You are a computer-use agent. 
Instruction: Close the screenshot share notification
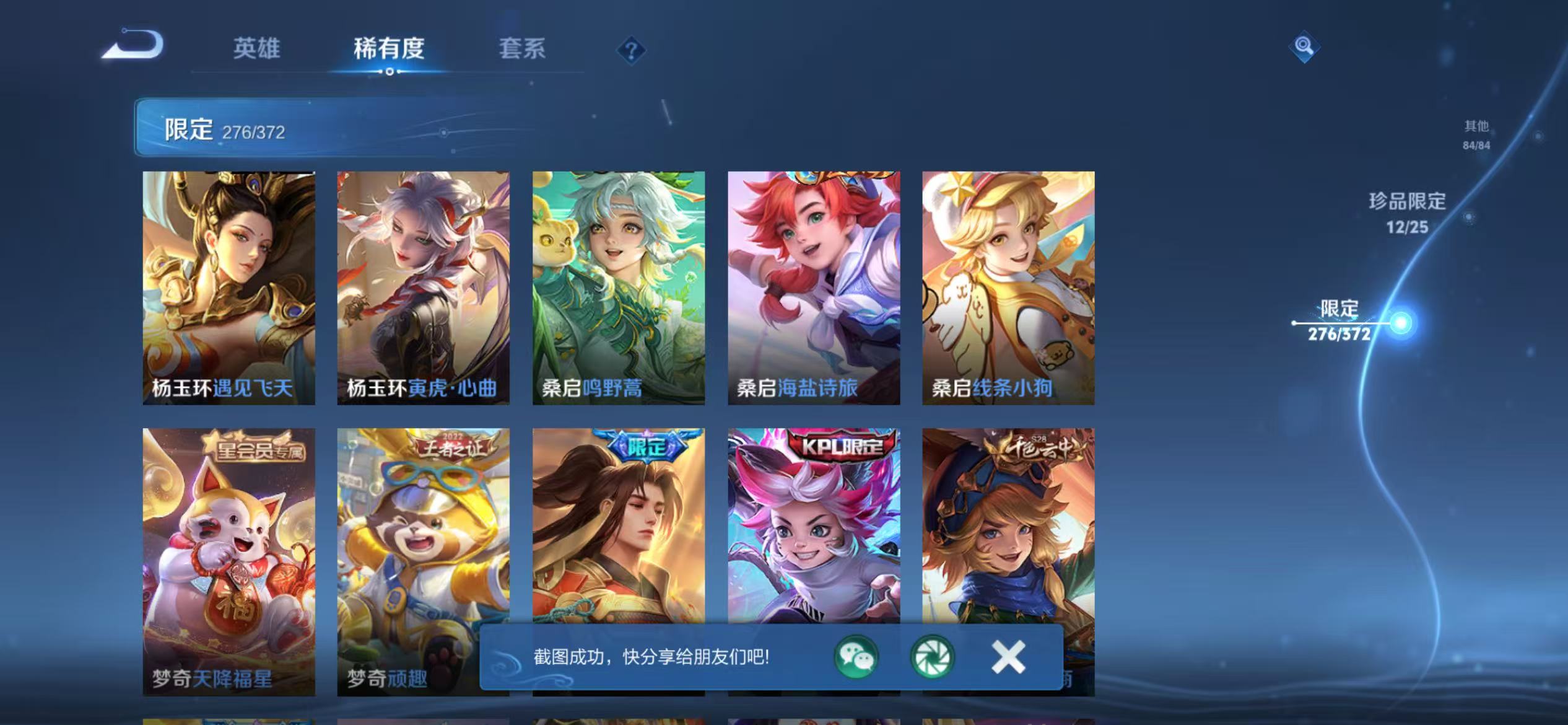[1007, 658]
